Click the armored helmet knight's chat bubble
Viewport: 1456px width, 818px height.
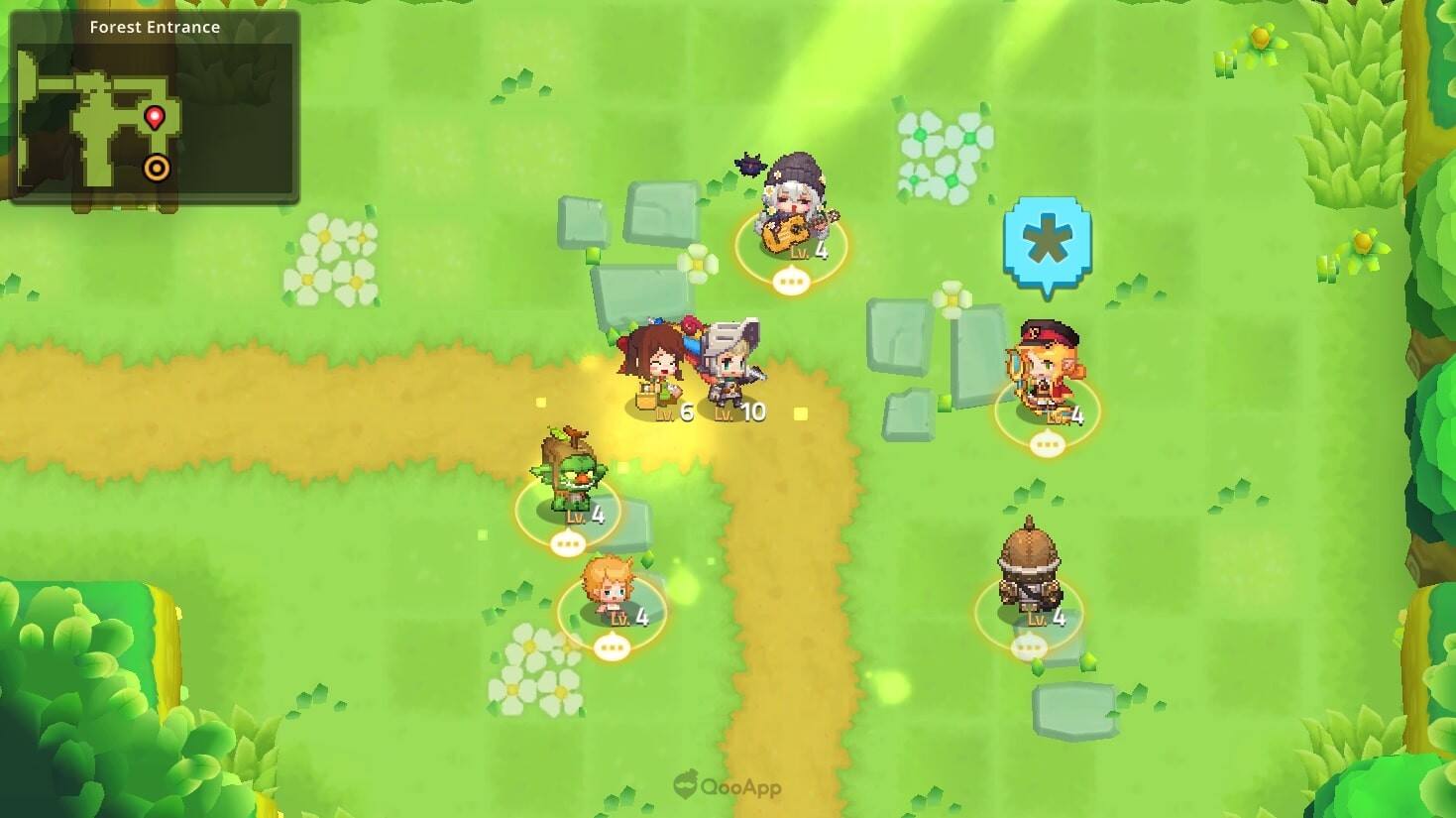click(1029, 645)
